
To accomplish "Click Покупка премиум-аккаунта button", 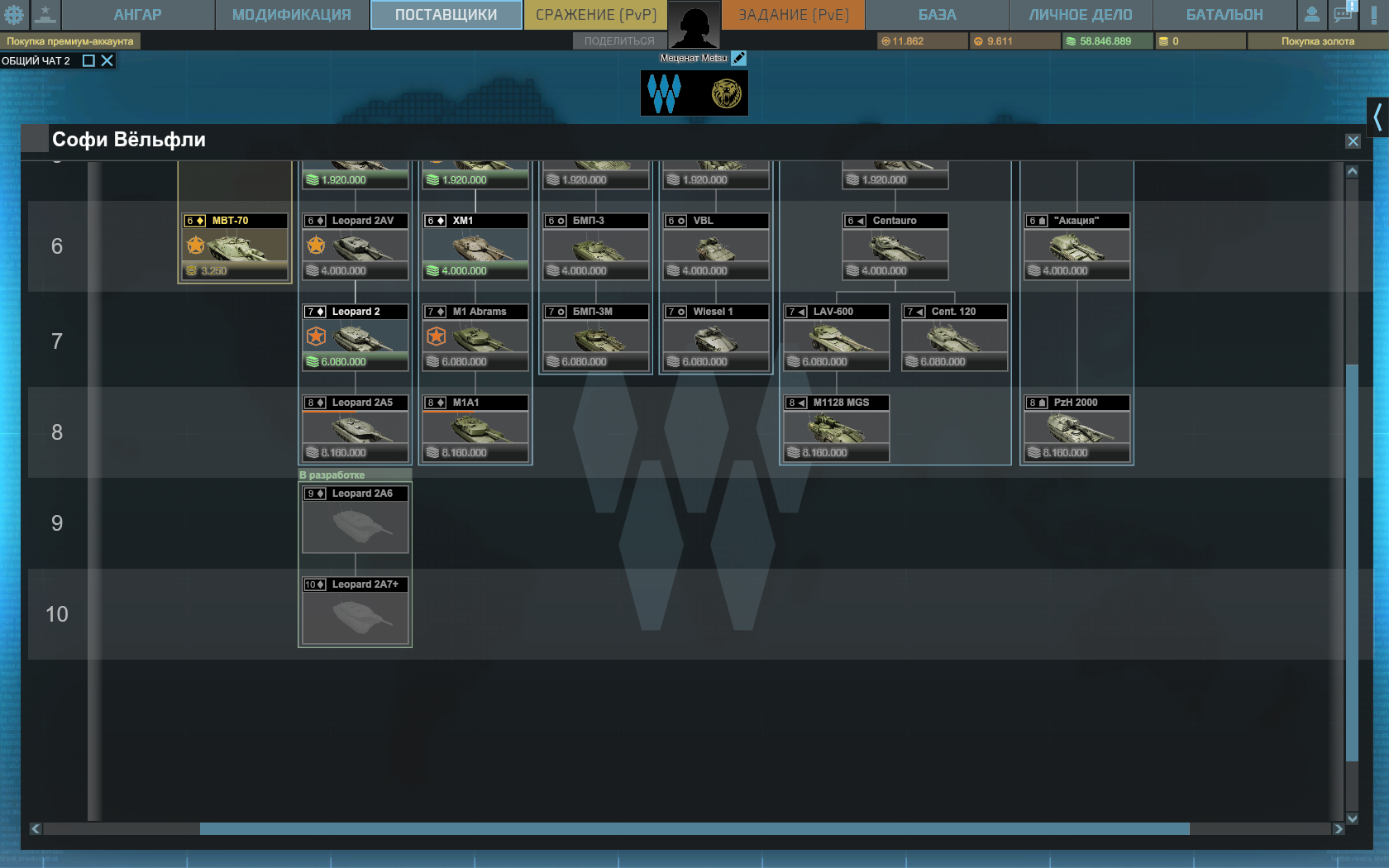I will (70, 41).
